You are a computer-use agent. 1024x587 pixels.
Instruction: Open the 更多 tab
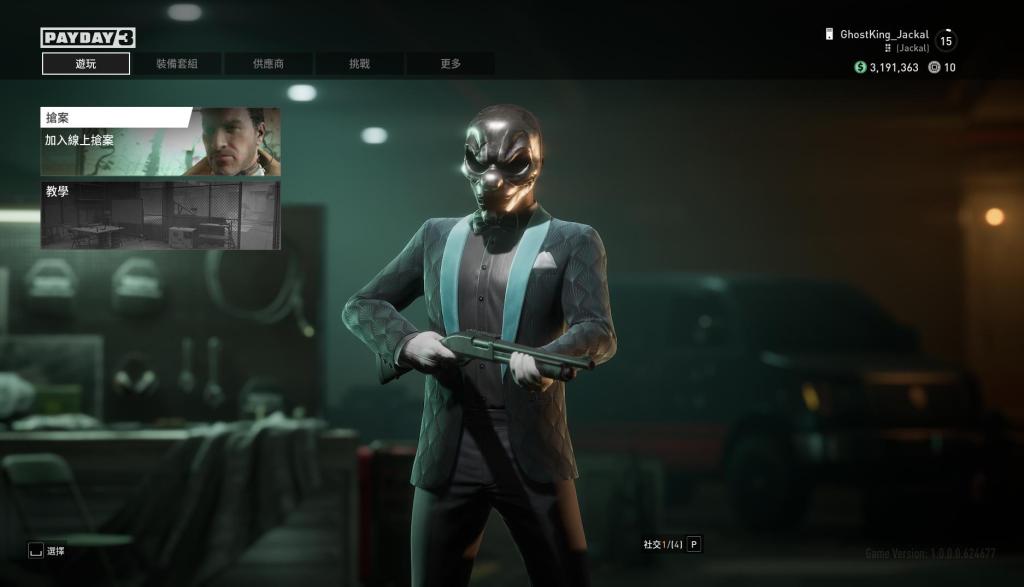450,64
